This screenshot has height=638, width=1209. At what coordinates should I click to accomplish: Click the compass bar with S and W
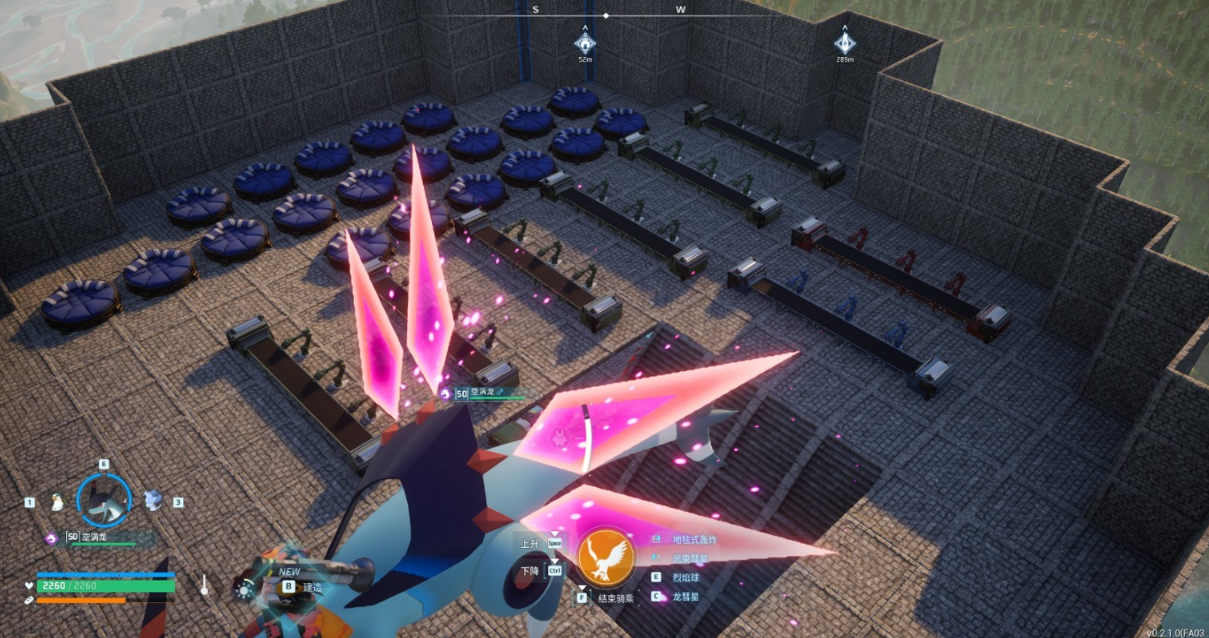point(606,13)
